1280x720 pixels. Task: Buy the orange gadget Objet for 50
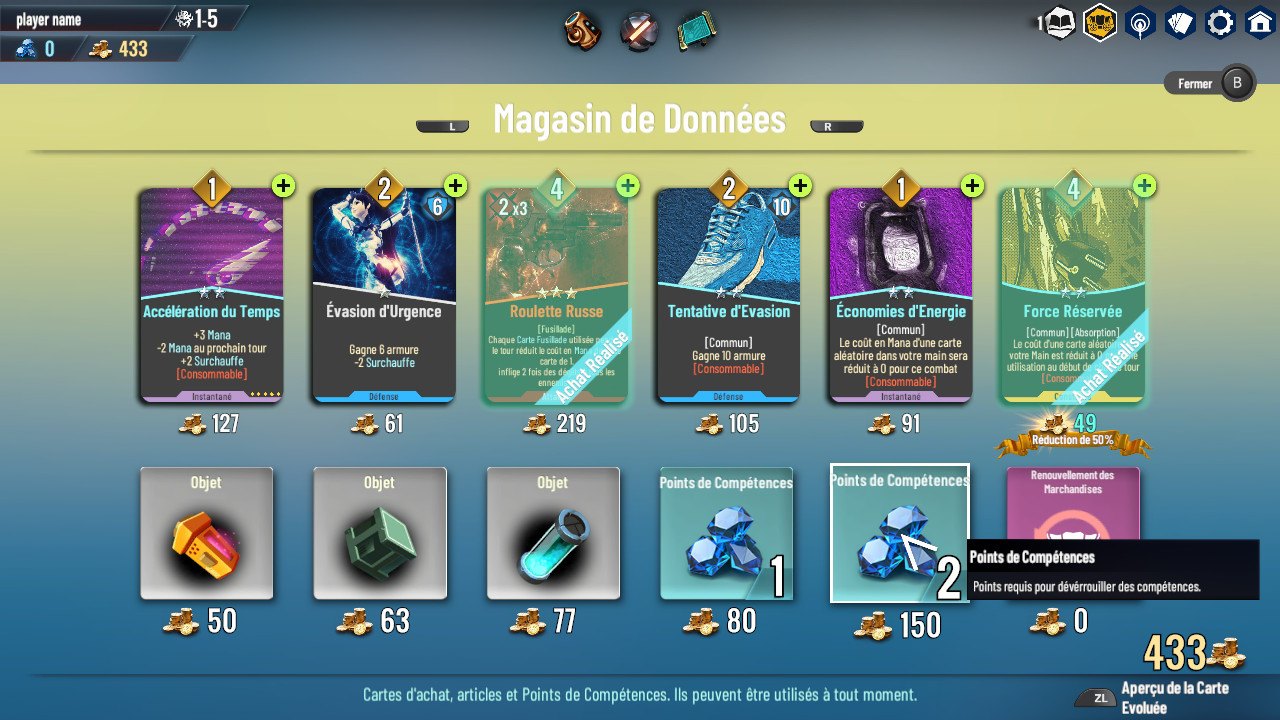(x=207, y=534)
